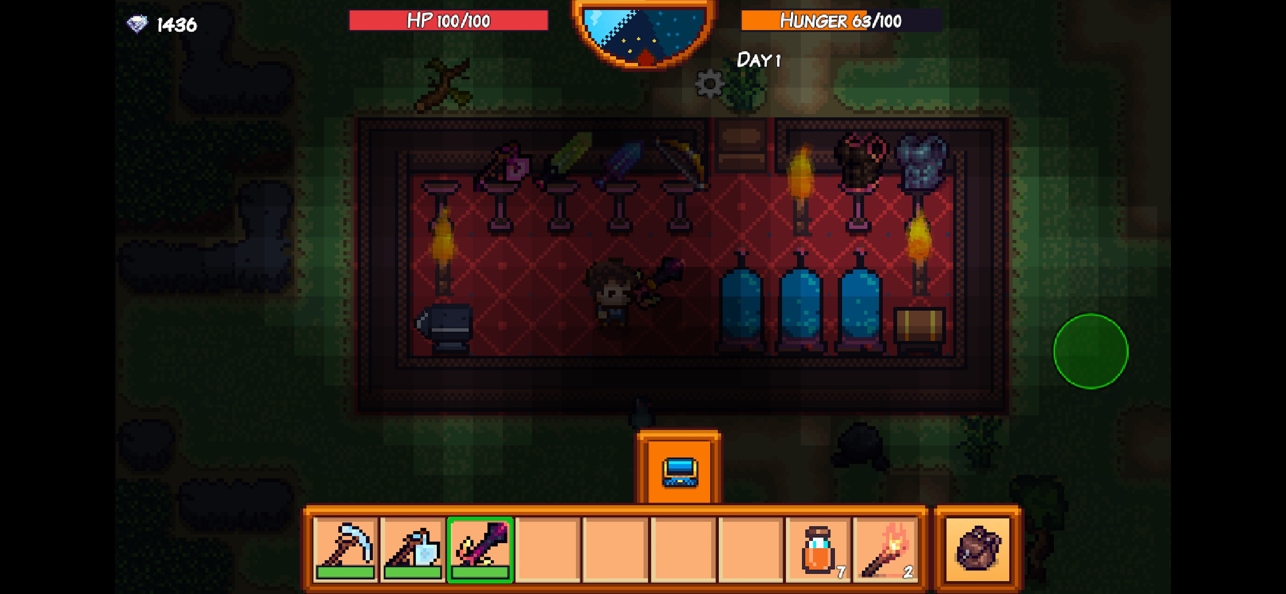1286x594 pixels.
Task: Equip the torch from the hotbar
Action: tap(886, 548)
